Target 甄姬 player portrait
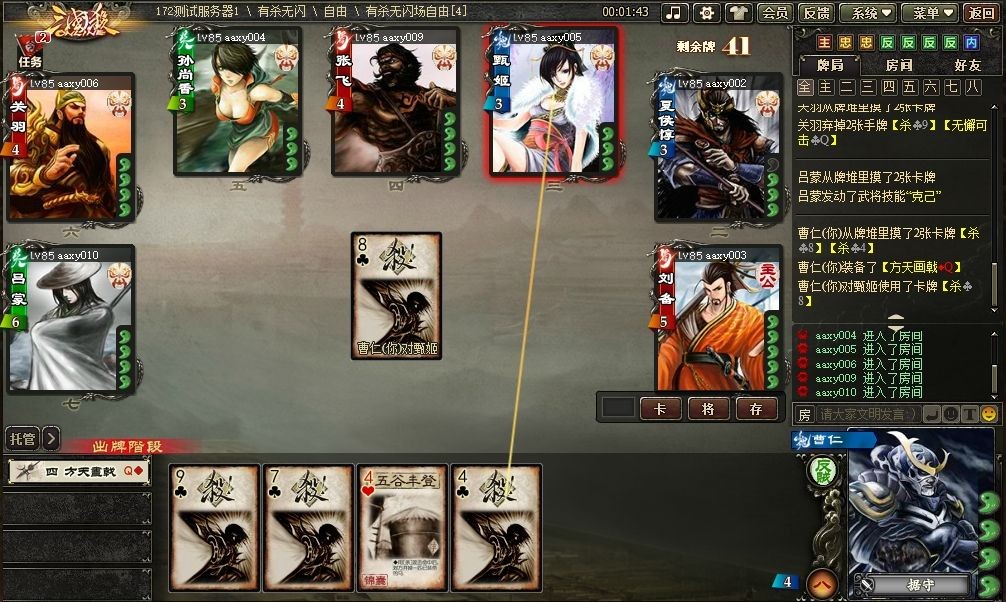This screenshot has width=1006, height=602. click(554, 103)
